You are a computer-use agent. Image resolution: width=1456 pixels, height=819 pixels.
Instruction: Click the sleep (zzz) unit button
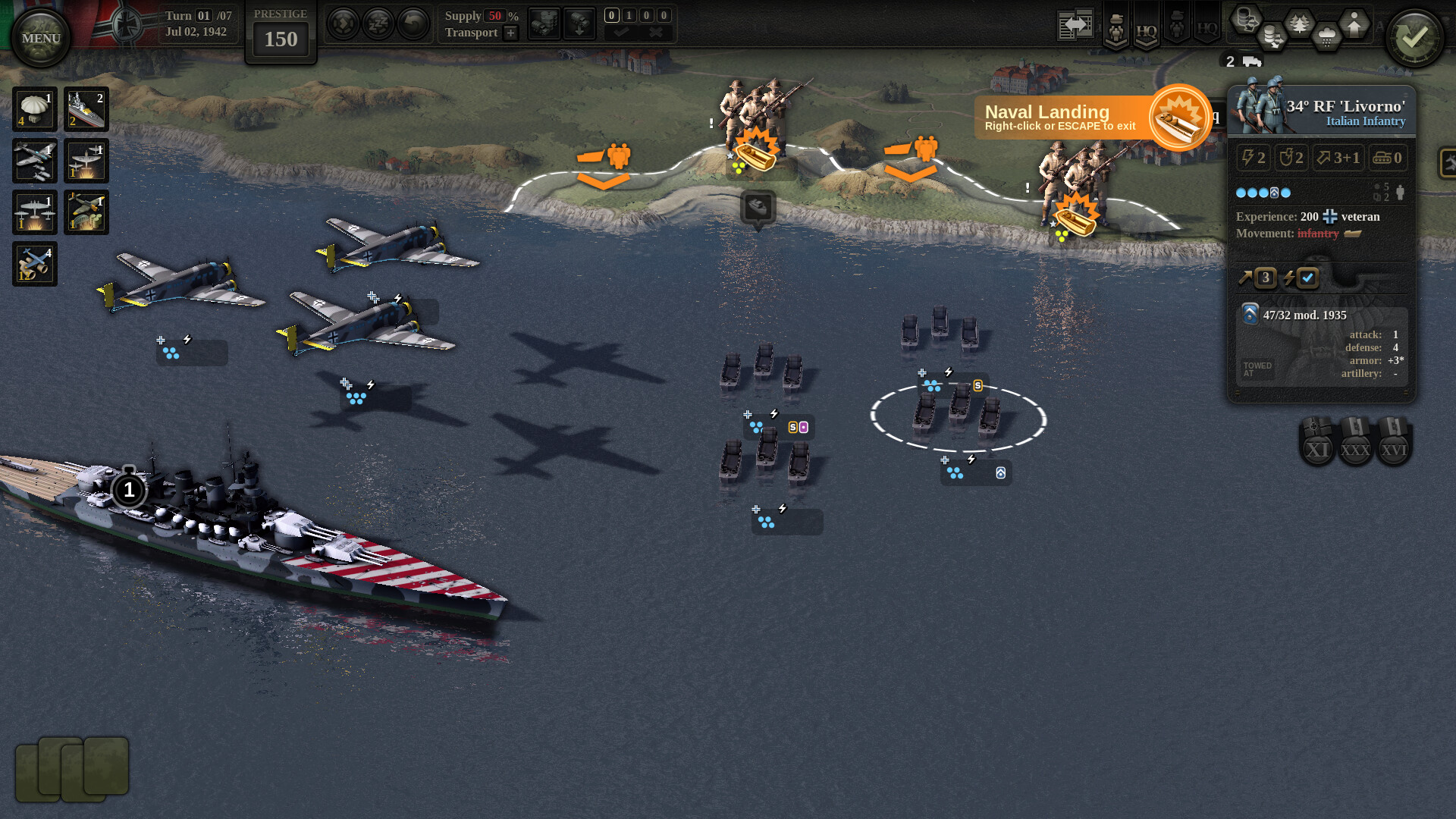click(x=378, y=24)
